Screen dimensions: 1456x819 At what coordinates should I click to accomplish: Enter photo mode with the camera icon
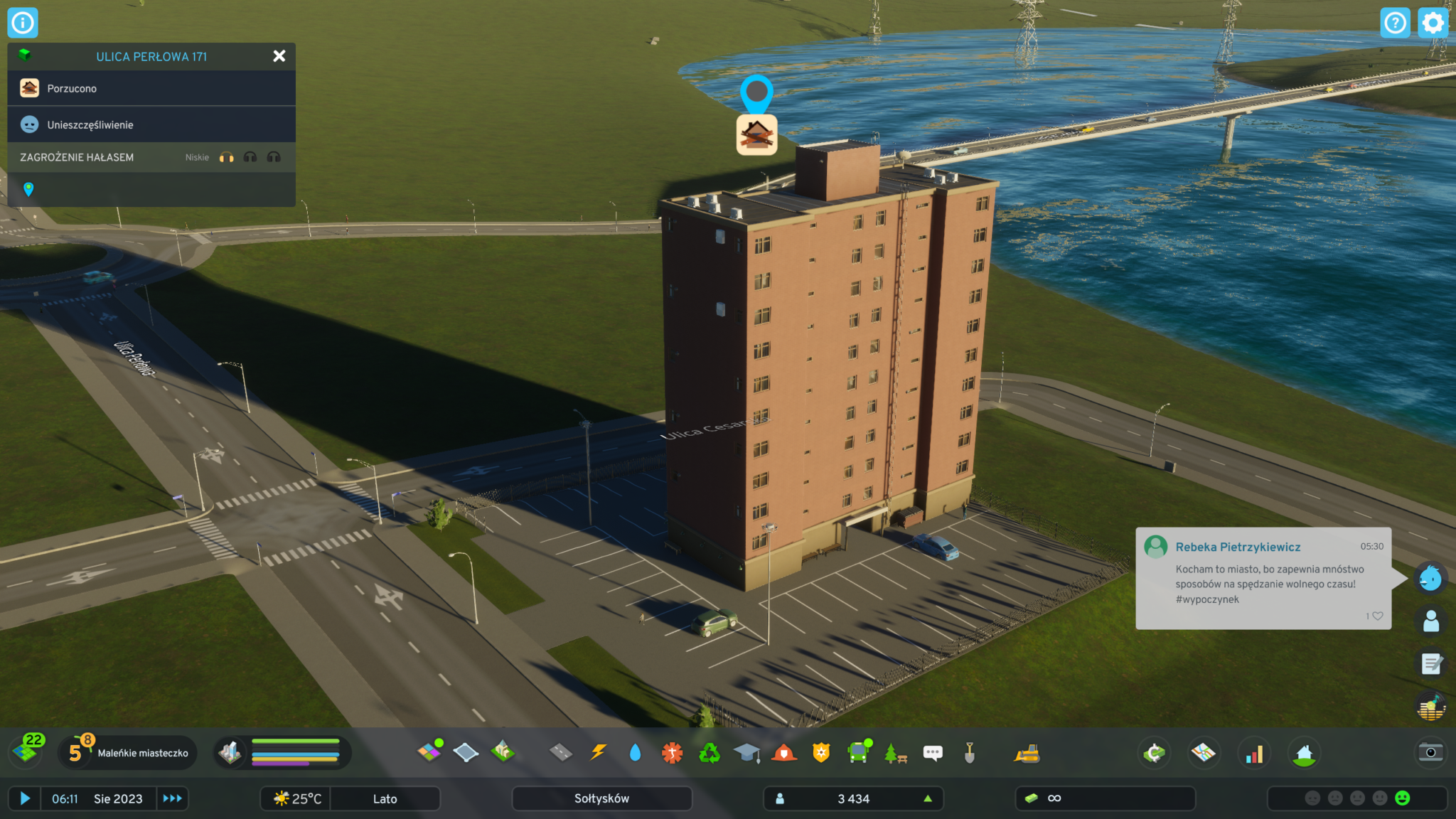pyautogui.click(x=1430, y=752)
